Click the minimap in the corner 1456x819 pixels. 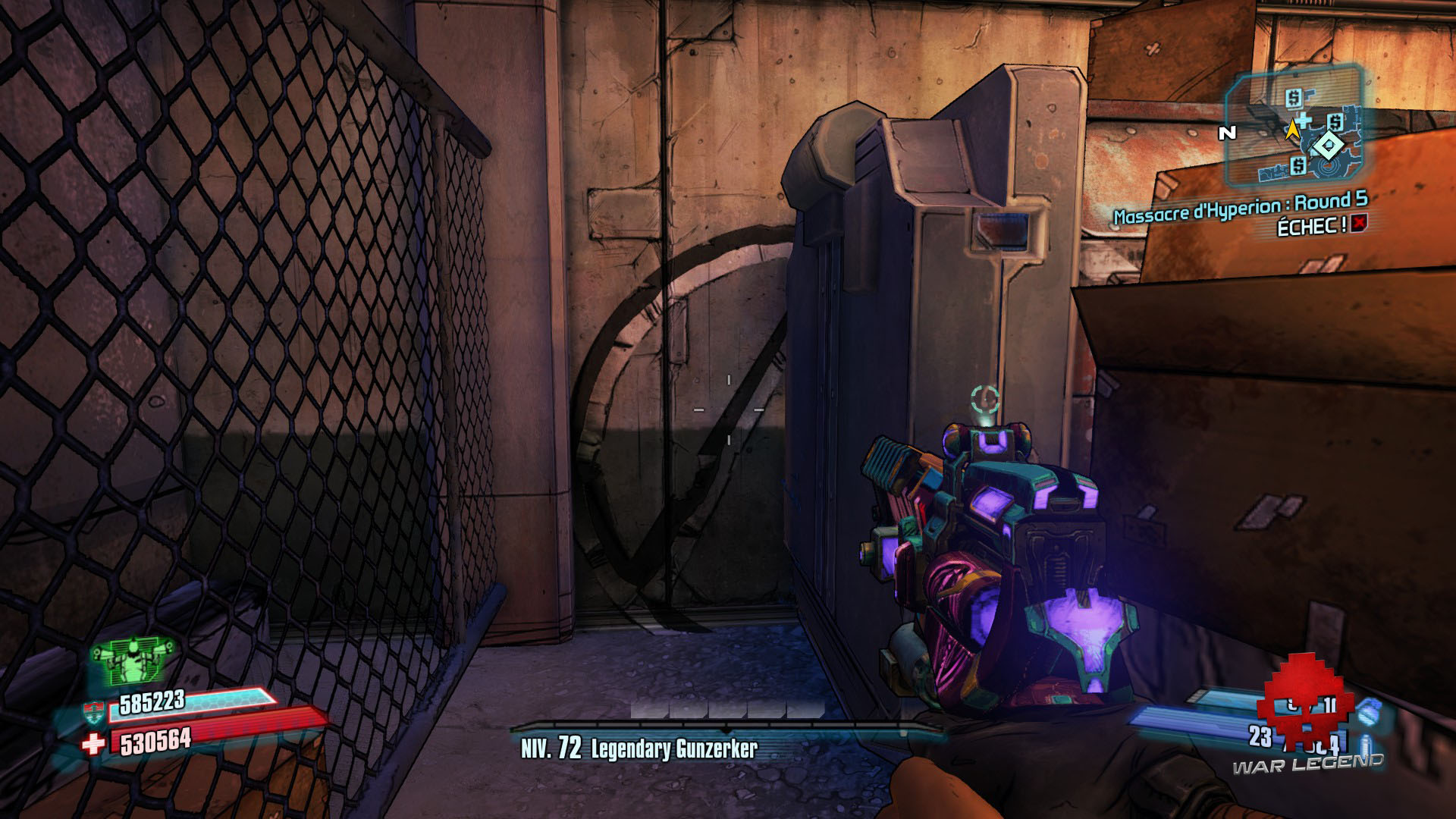point(1294,127)
